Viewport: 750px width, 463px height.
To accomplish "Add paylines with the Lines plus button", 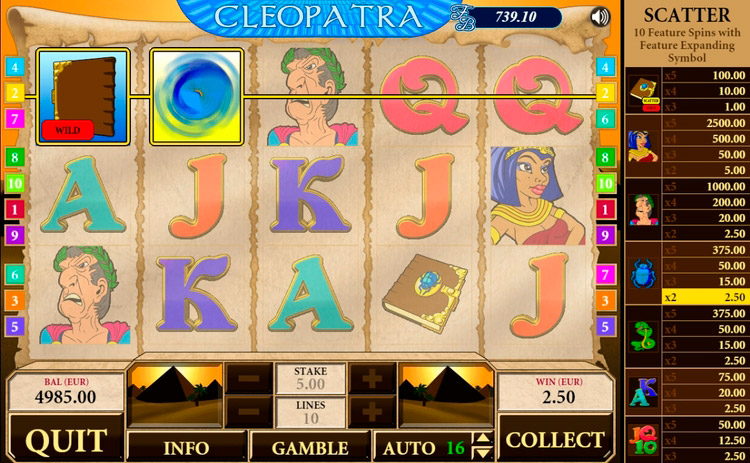I will (x=371, y=411).
